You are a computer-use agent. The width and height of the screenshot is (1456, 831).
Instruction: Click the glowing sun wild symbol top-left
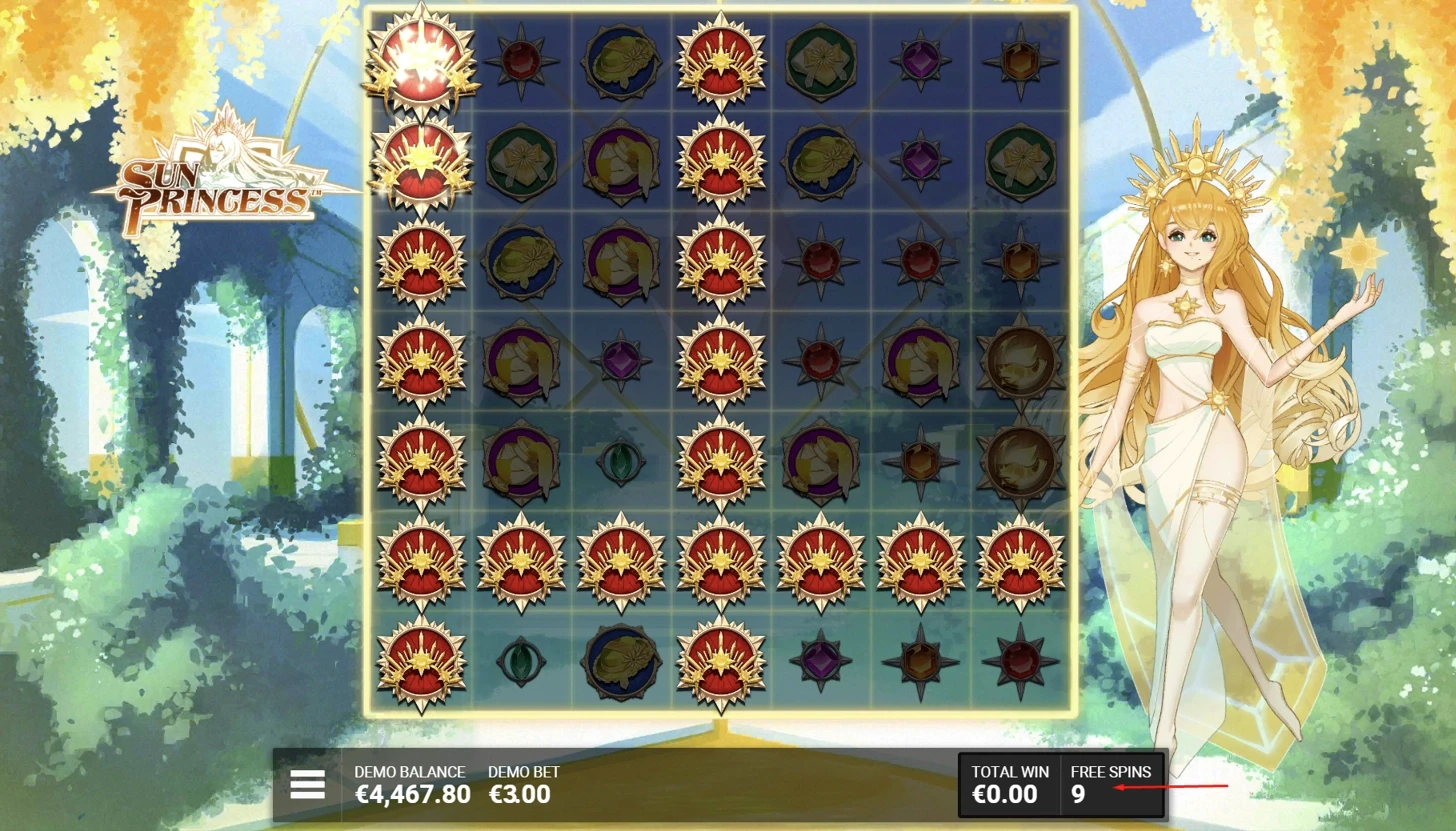[x=421, y=62]
